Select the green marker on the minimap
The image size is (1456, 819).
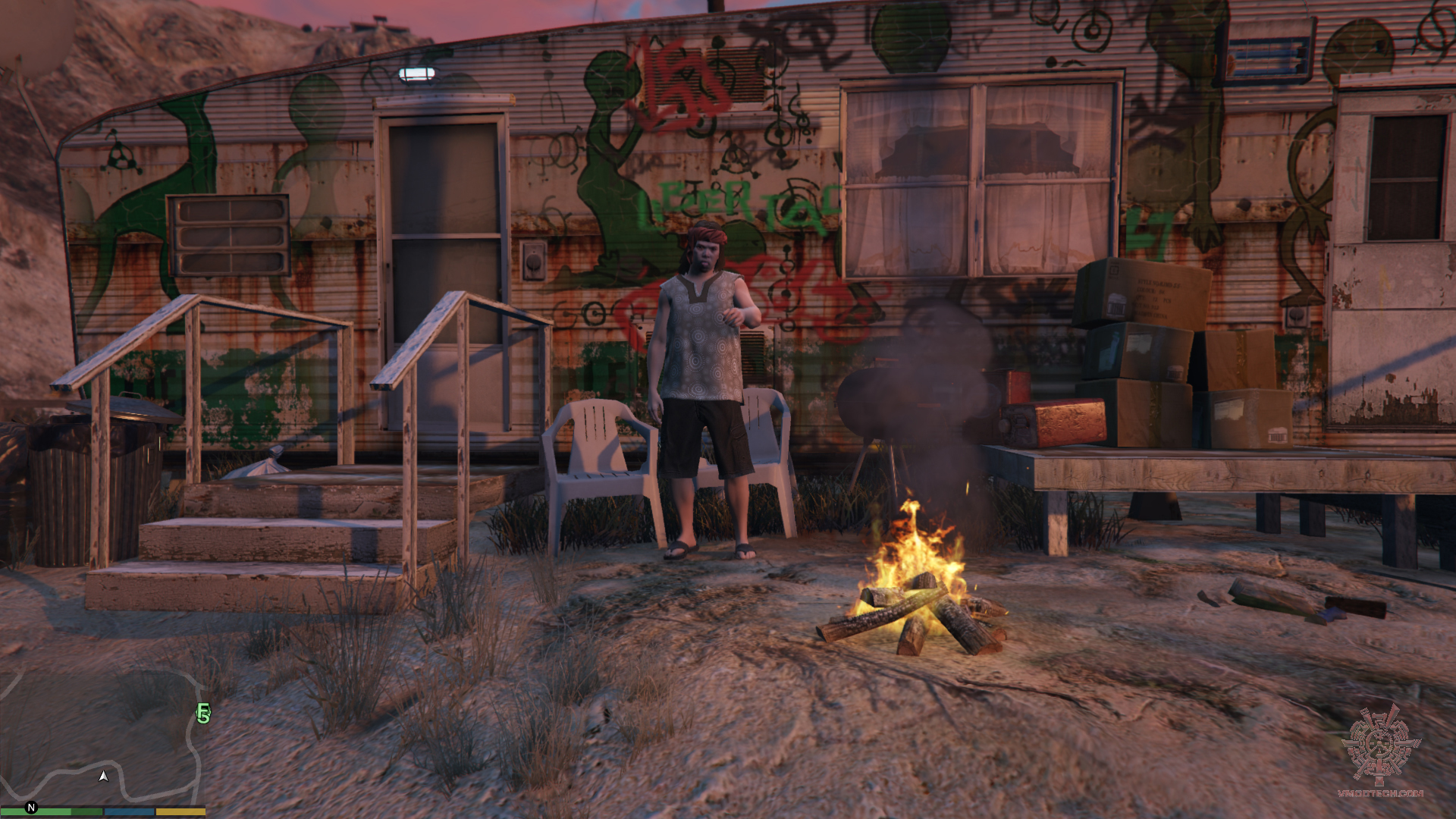tap(202, 714)
